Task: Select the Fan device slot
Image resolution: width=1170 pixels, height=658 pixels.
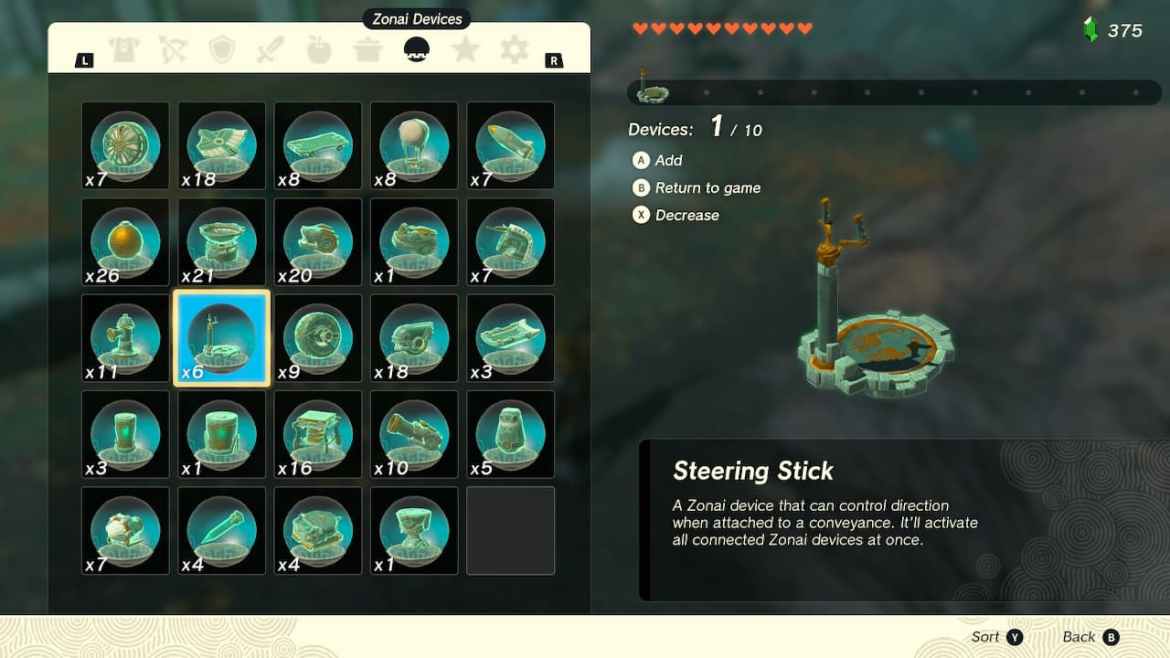Action: pos(125,146)
